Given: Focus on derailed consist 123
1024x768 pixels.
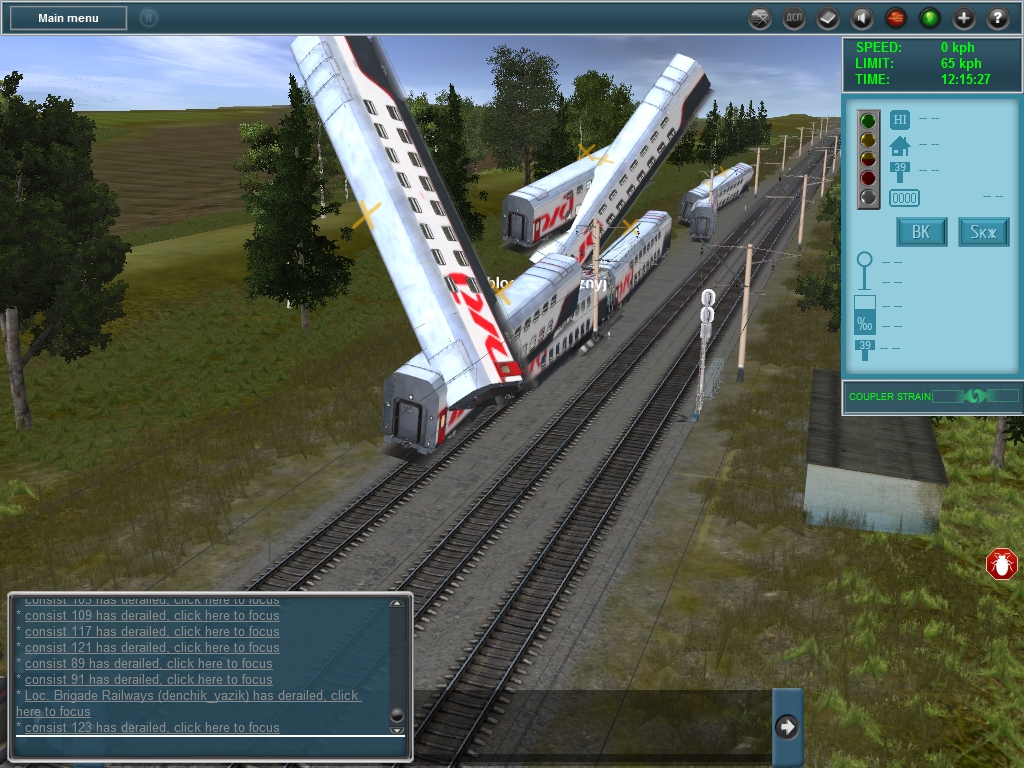Looking at the screenshot, I should 152,728.
